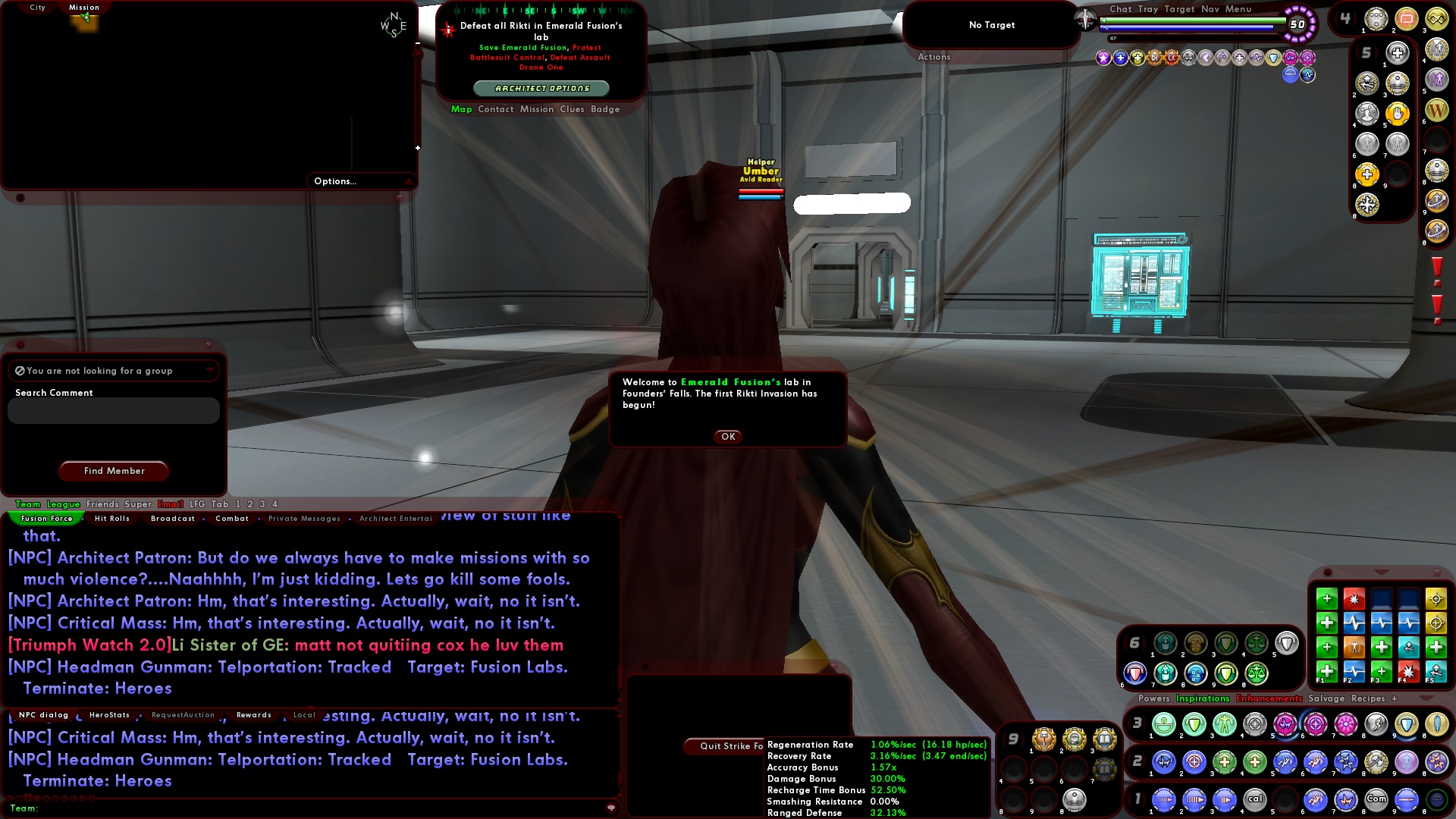Click inside the Search Comment field
Image resolution: width=1456 pixels, height=819 pixels.
coord(112,410)
